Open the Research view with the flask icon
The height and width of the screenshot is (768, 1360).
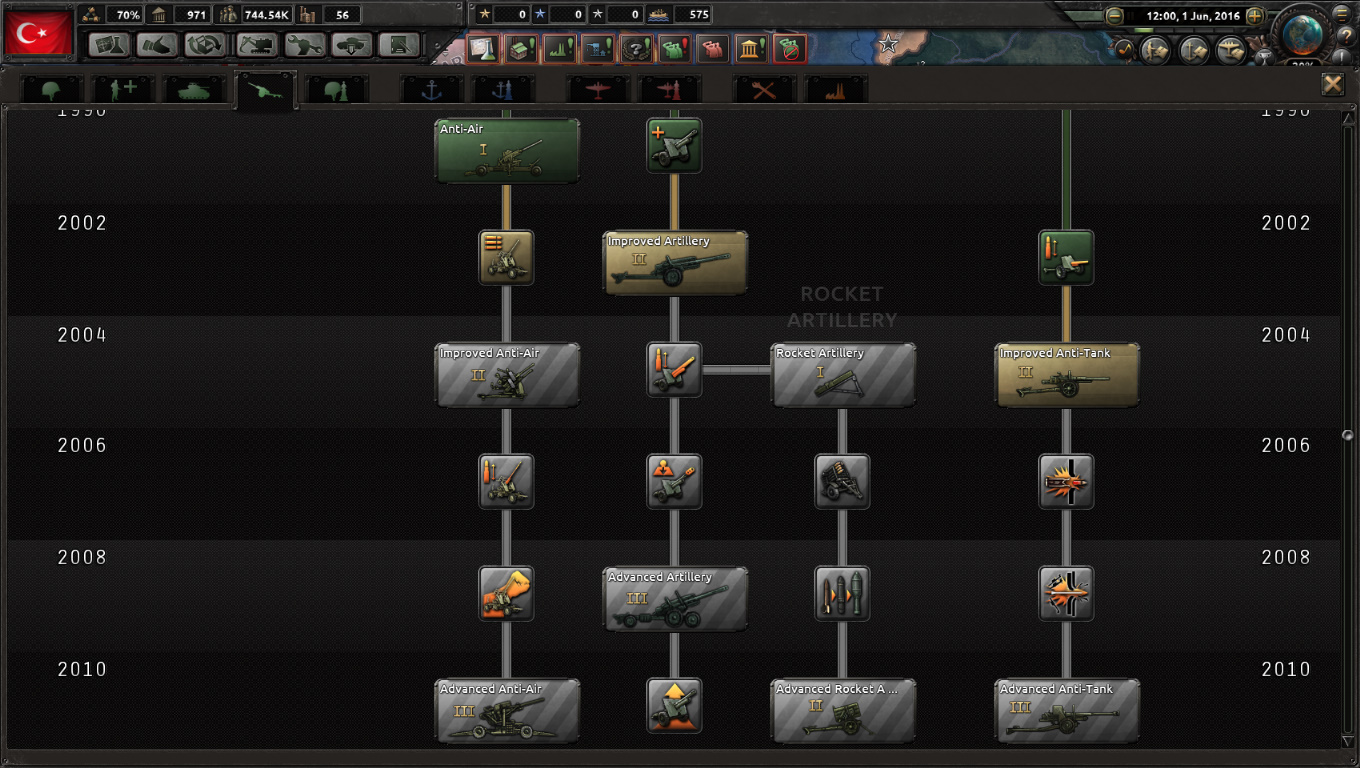click(x=108, y=45)
